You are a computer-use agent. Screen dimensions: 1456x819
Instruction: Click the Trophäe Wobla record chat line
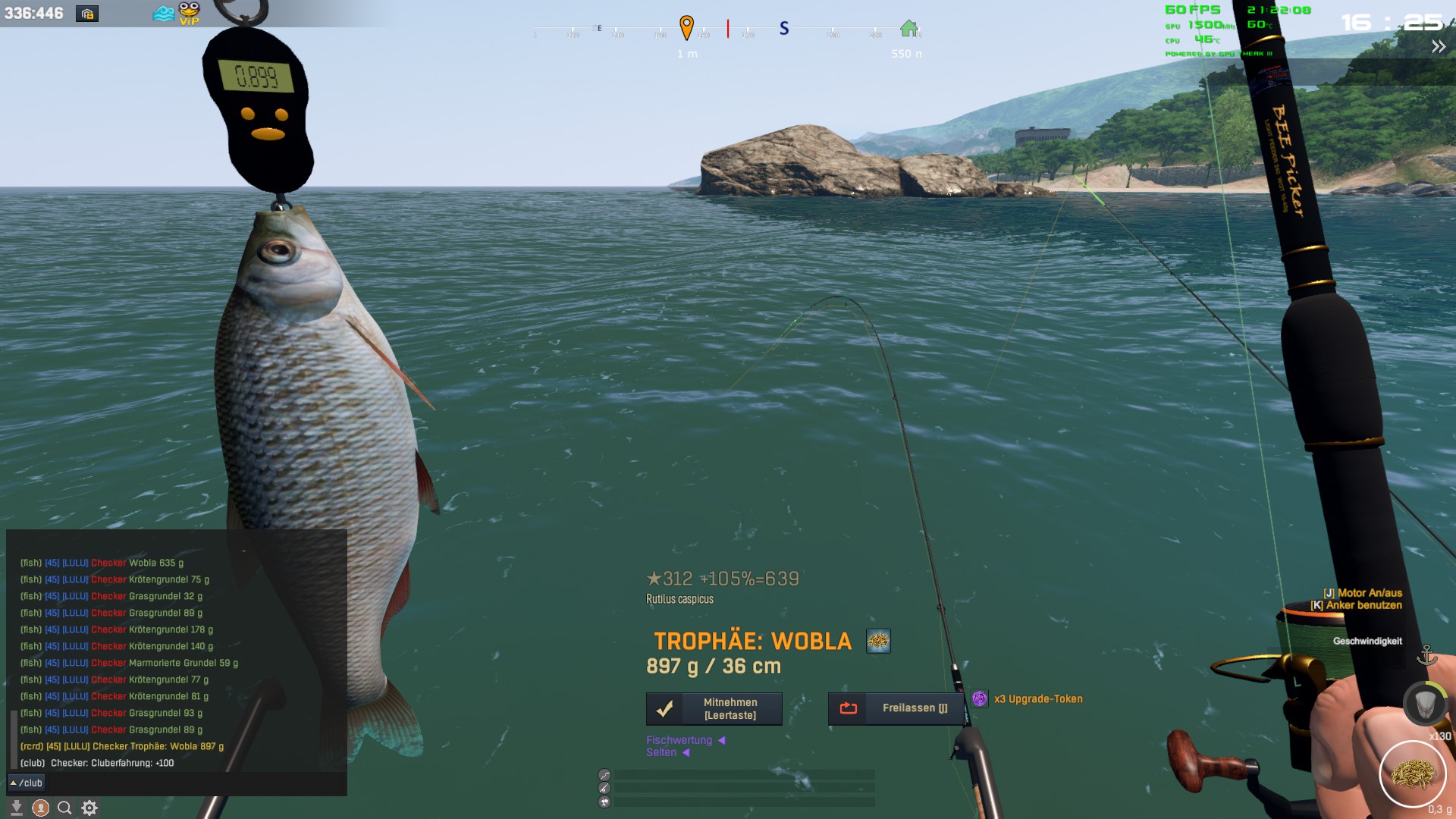coord(122,746)
